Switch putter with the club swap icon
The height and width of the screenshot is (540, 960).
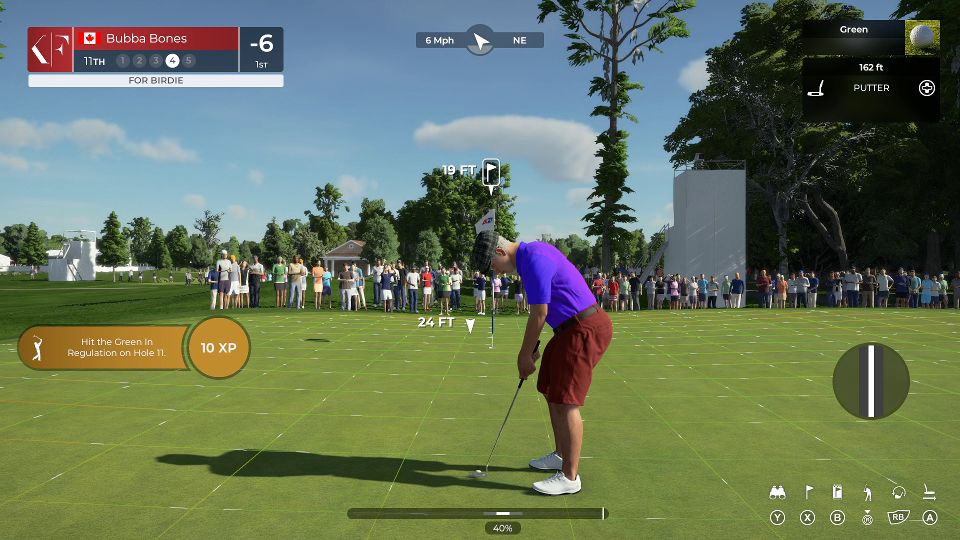[929, 492]
